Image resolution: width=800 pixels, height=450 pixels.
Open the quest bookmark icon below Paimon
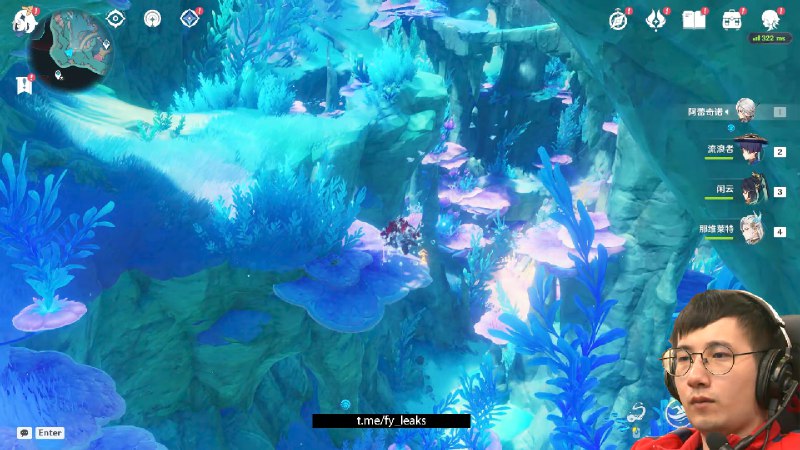coord(24,85)
